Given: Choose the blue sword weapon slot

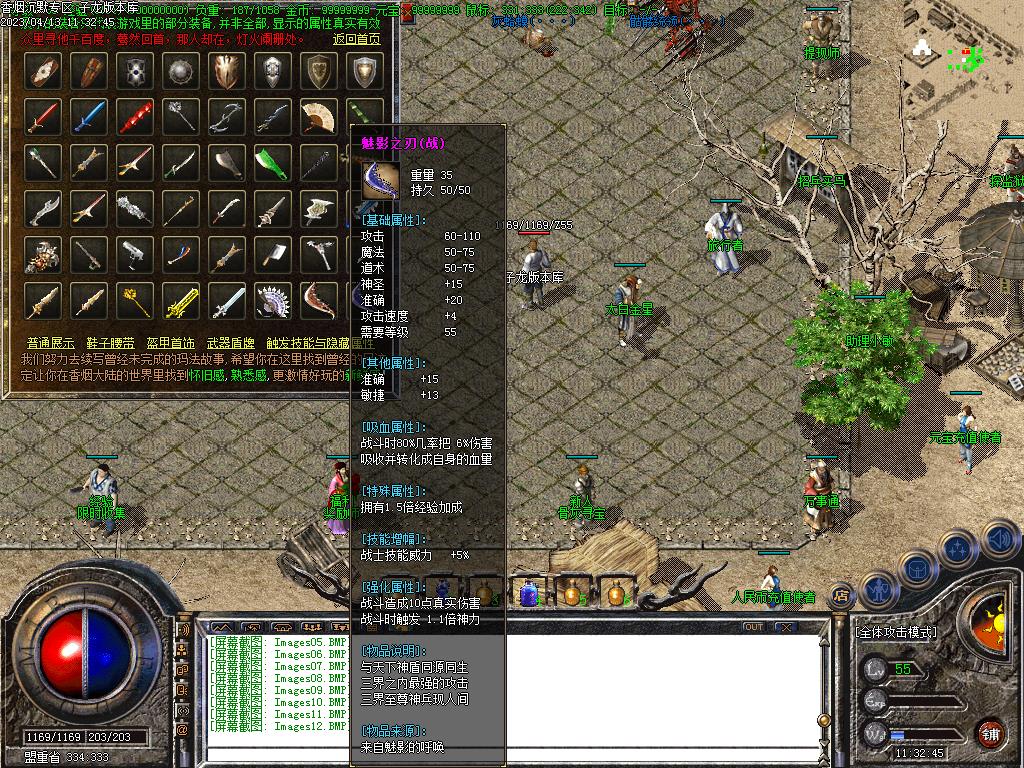Looking at the screenshot, I should pos(88,116).
